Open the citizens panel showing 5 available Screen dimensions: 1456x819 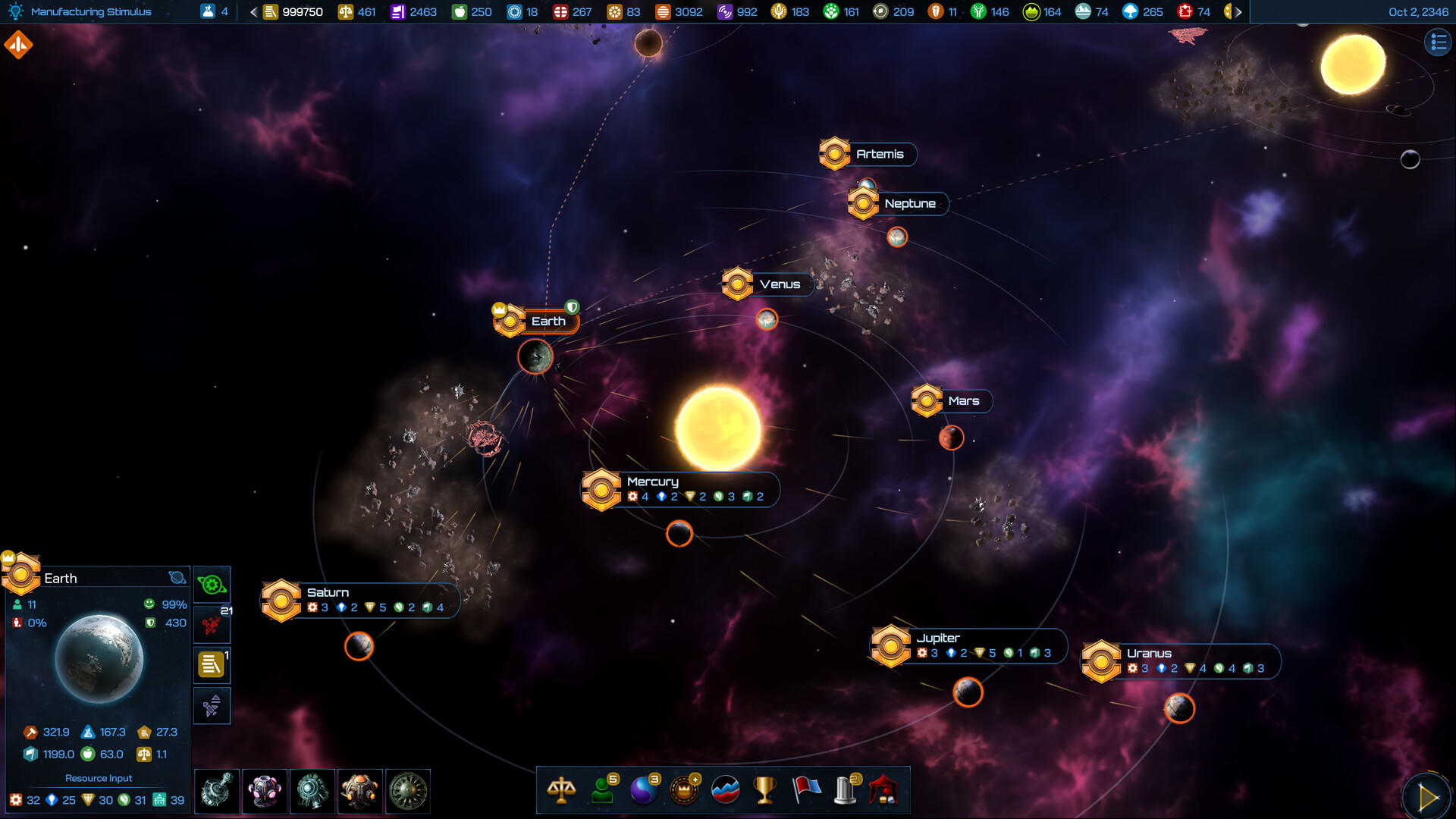point(602,790)
